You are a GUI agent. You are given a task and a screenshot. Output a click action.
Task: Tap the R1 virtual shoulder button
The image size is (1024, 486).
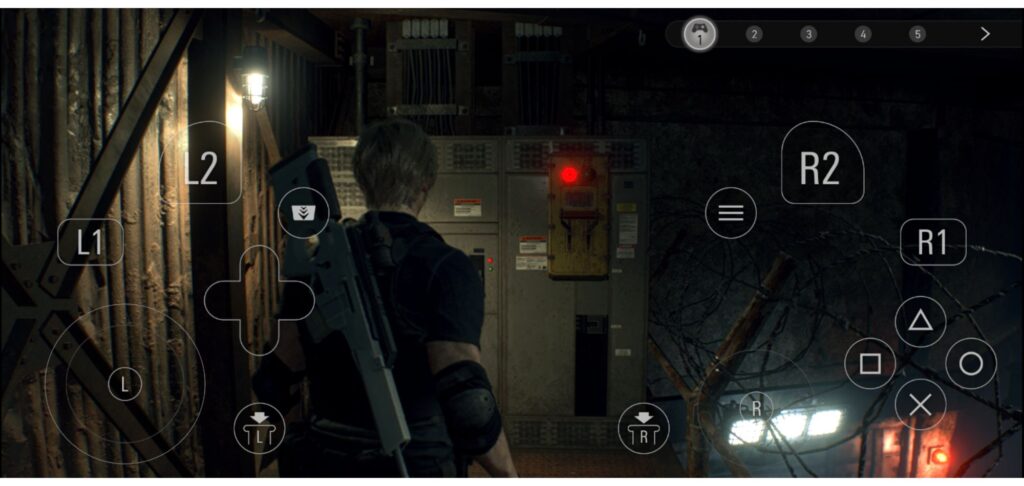click(932, 242)
